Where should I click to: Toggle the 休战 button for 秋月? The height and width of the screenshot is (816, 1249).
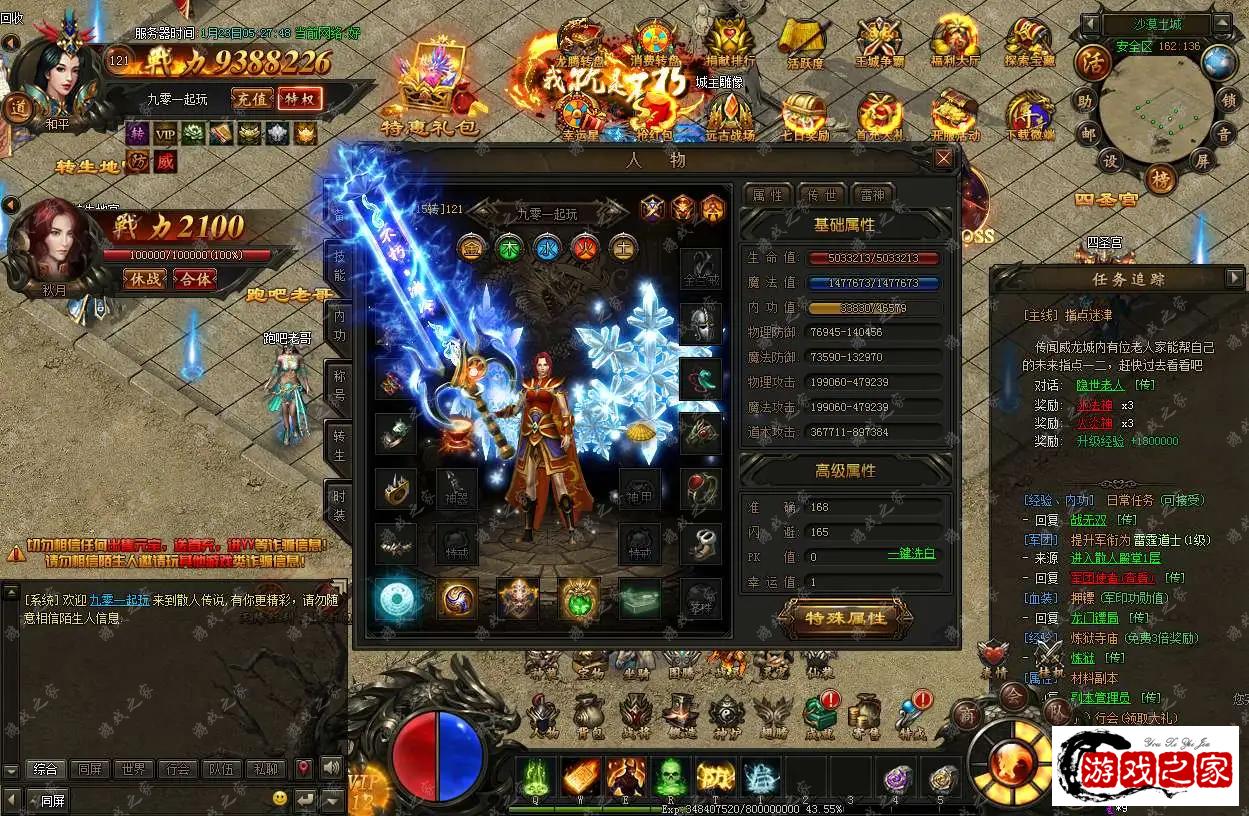tap(144, 279)
